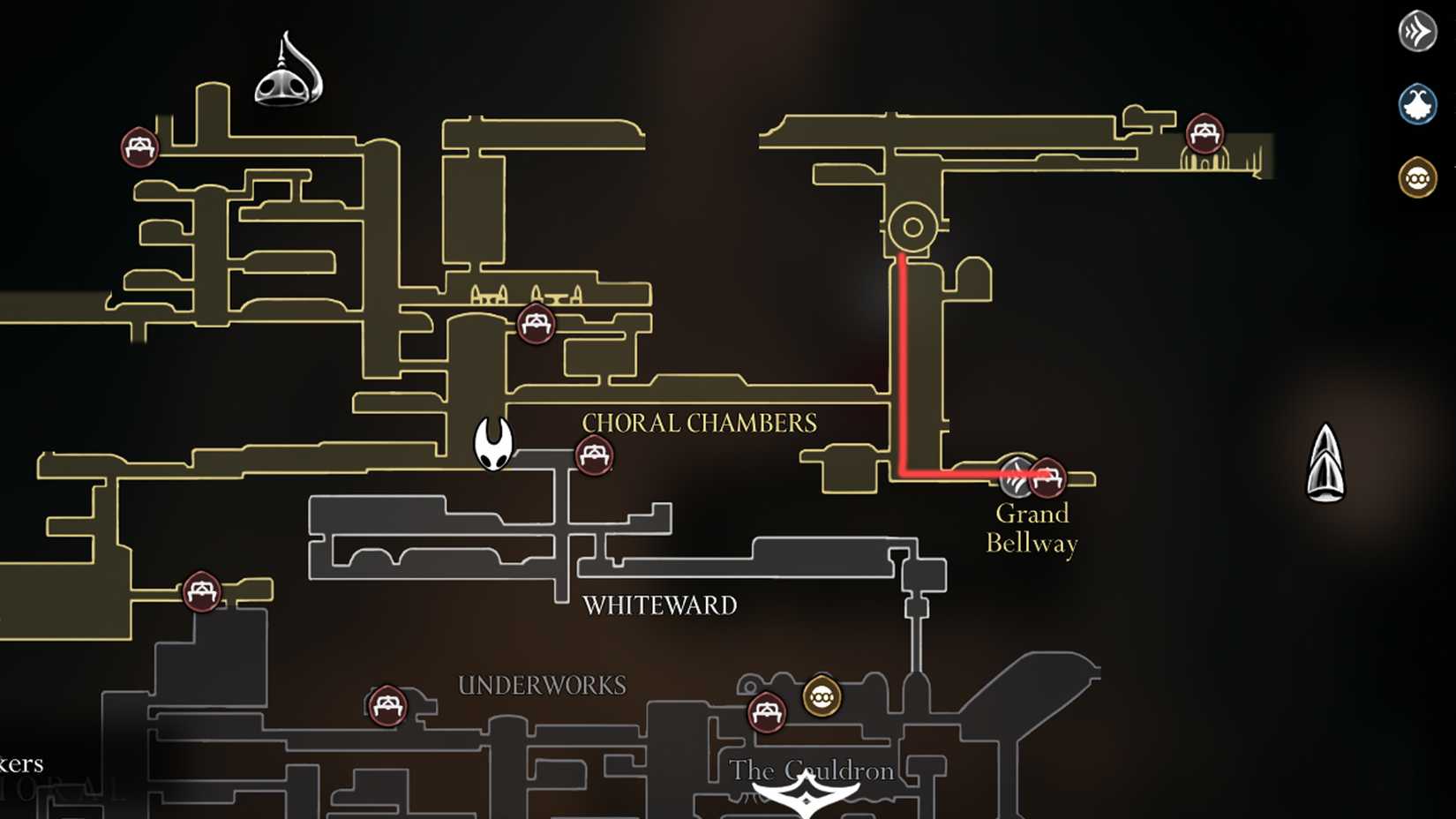Click the round Ventrica station symbol

pyautogui.click(x=911, y=226)
